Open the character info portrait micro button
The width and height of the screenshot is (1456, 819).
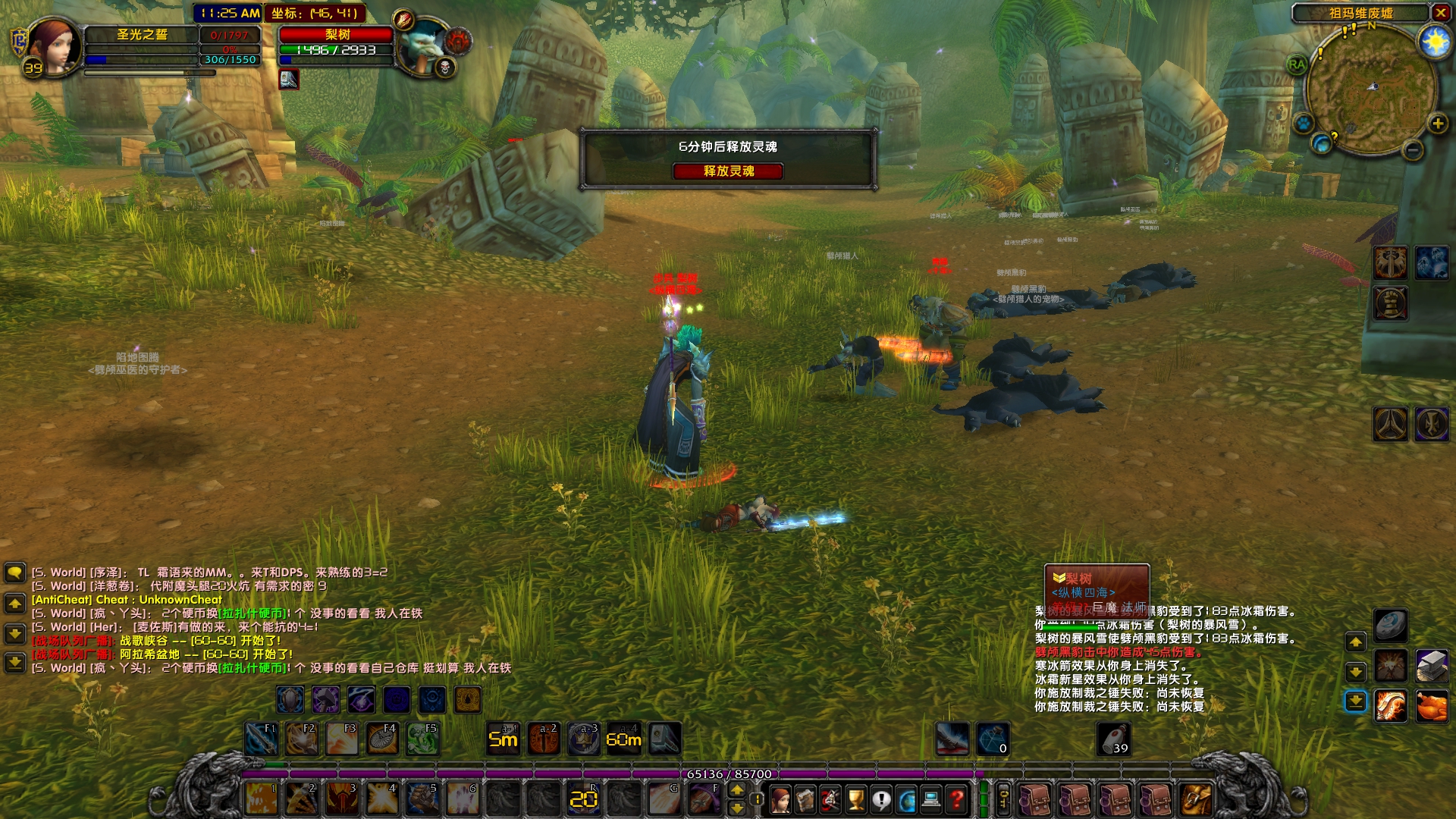[780, 799]
